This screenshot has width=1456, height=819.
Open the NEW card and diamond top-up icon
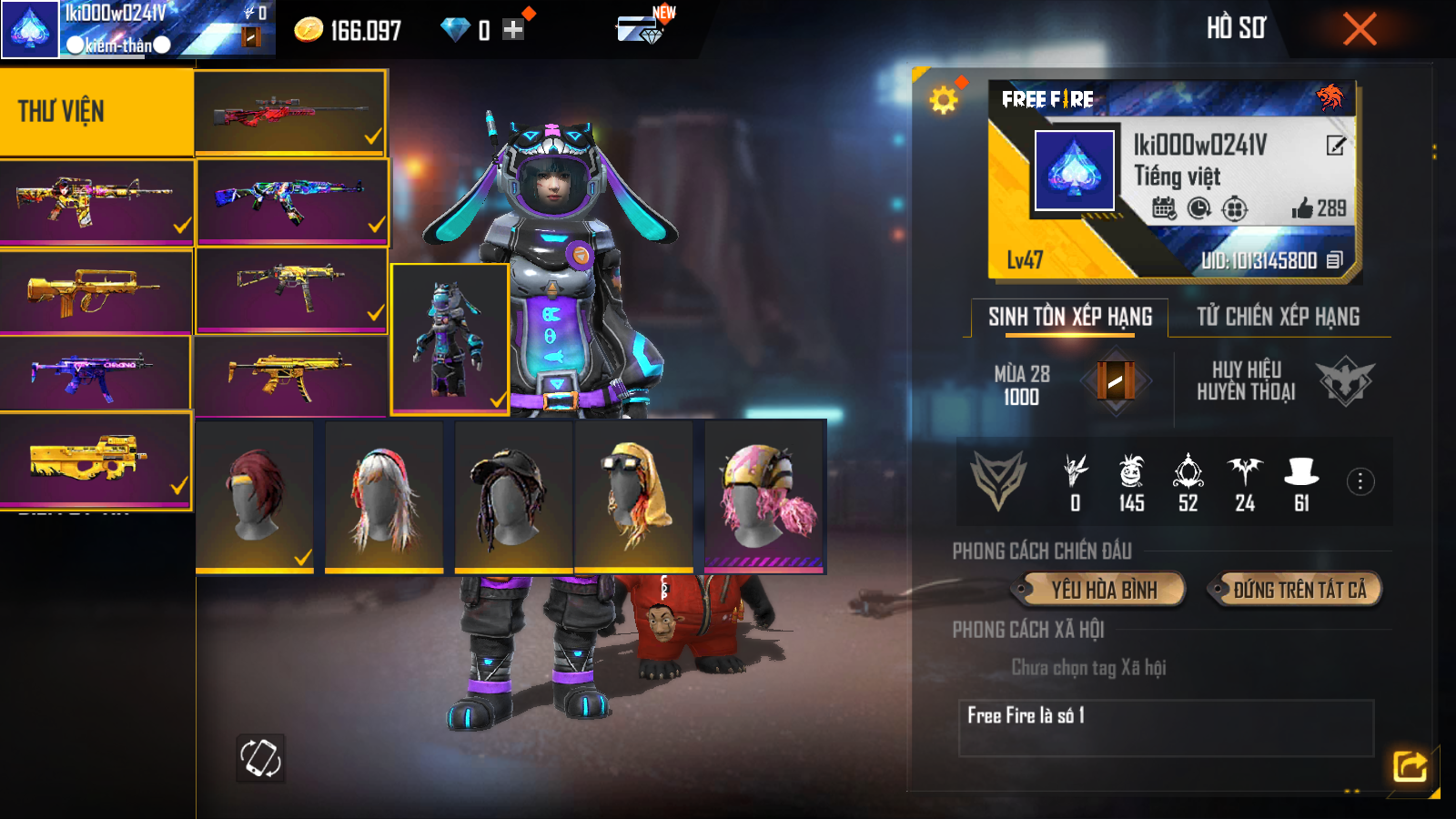click(642, 27)
